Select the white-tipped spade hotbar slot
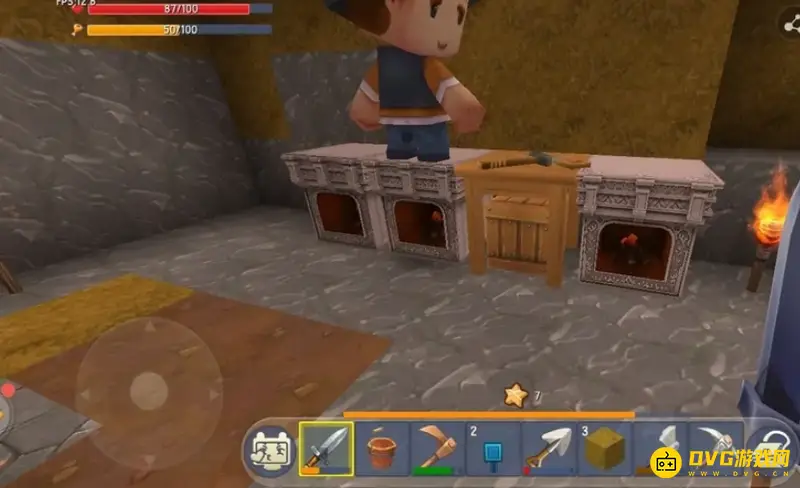This screenshot has height=488, width=800. point(547,447)
